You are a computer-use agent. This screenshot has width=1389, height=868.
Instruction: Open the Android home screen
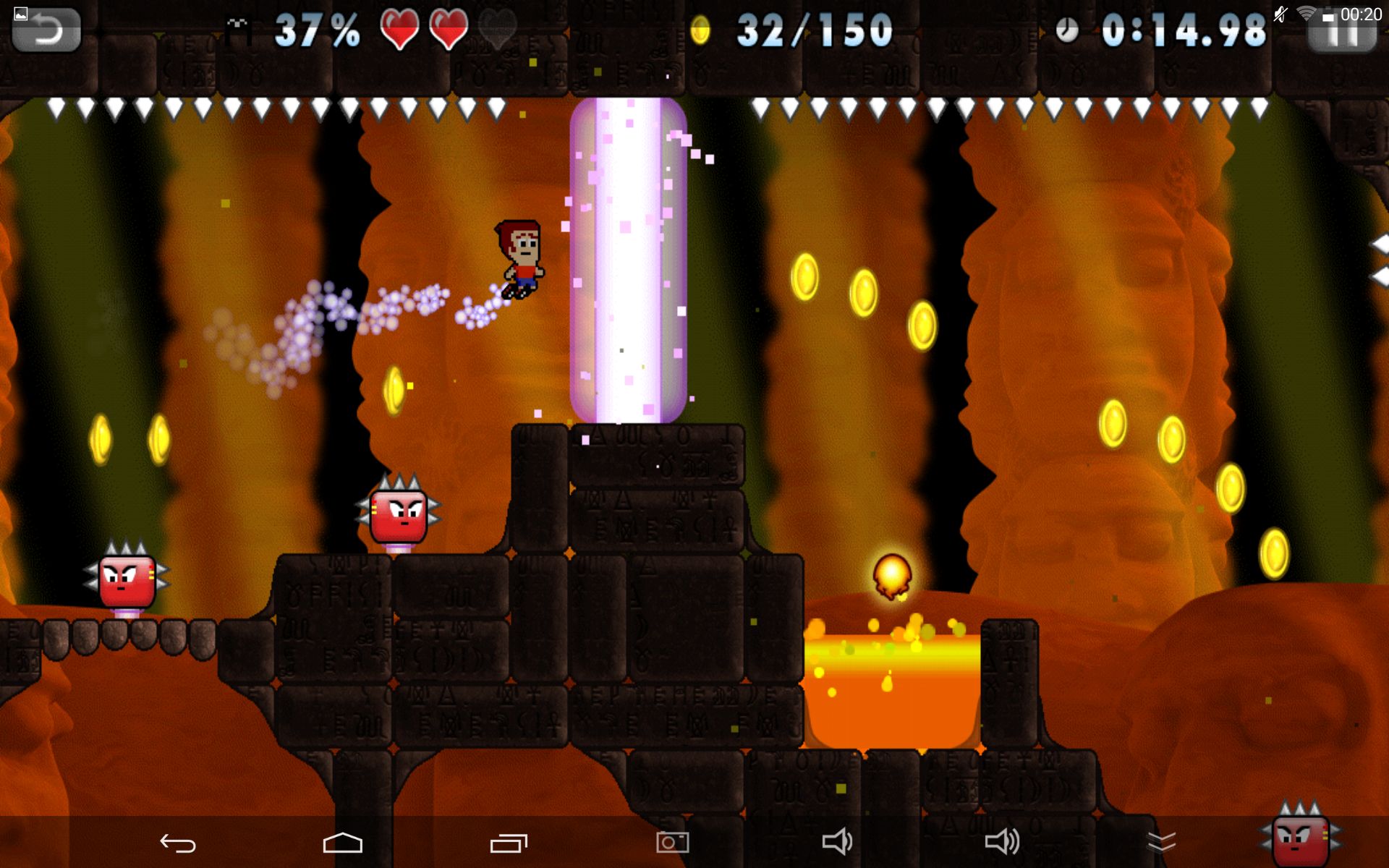coord(342,843)
